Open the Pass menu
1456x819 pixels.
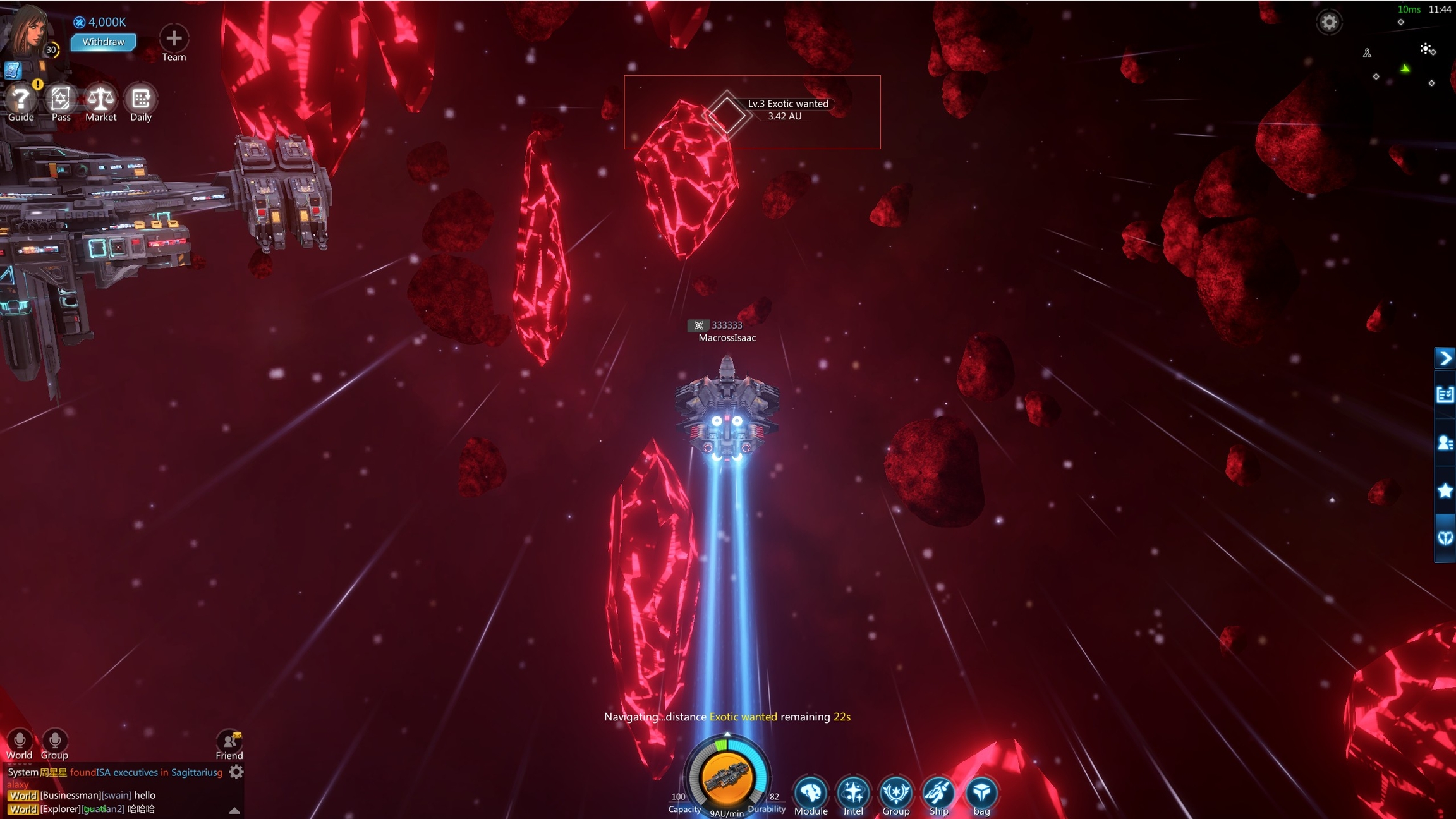point(61,99)
